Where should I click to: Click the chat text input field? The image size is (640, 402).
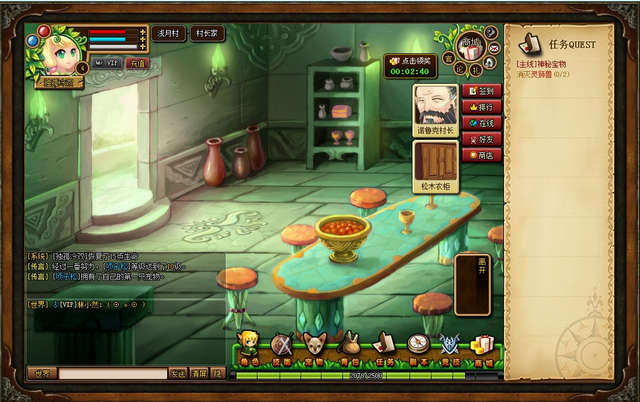pyautogui.click(x=112, y=373)
